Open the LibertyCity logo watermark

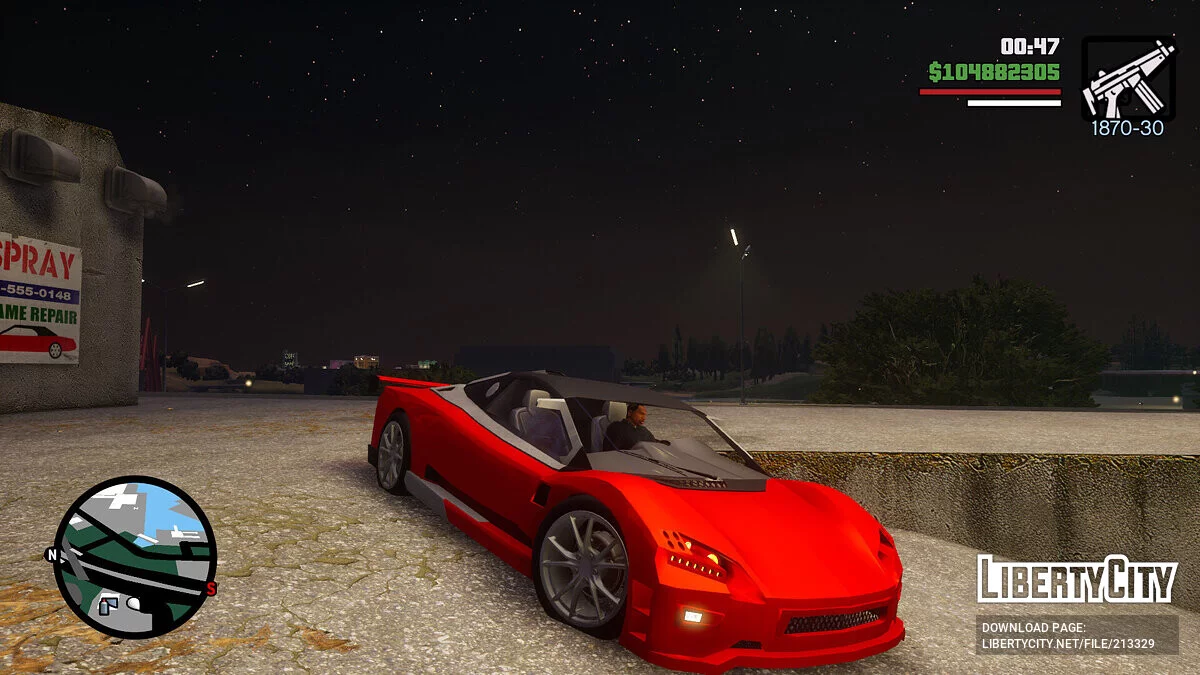(x=1076, y=579)
